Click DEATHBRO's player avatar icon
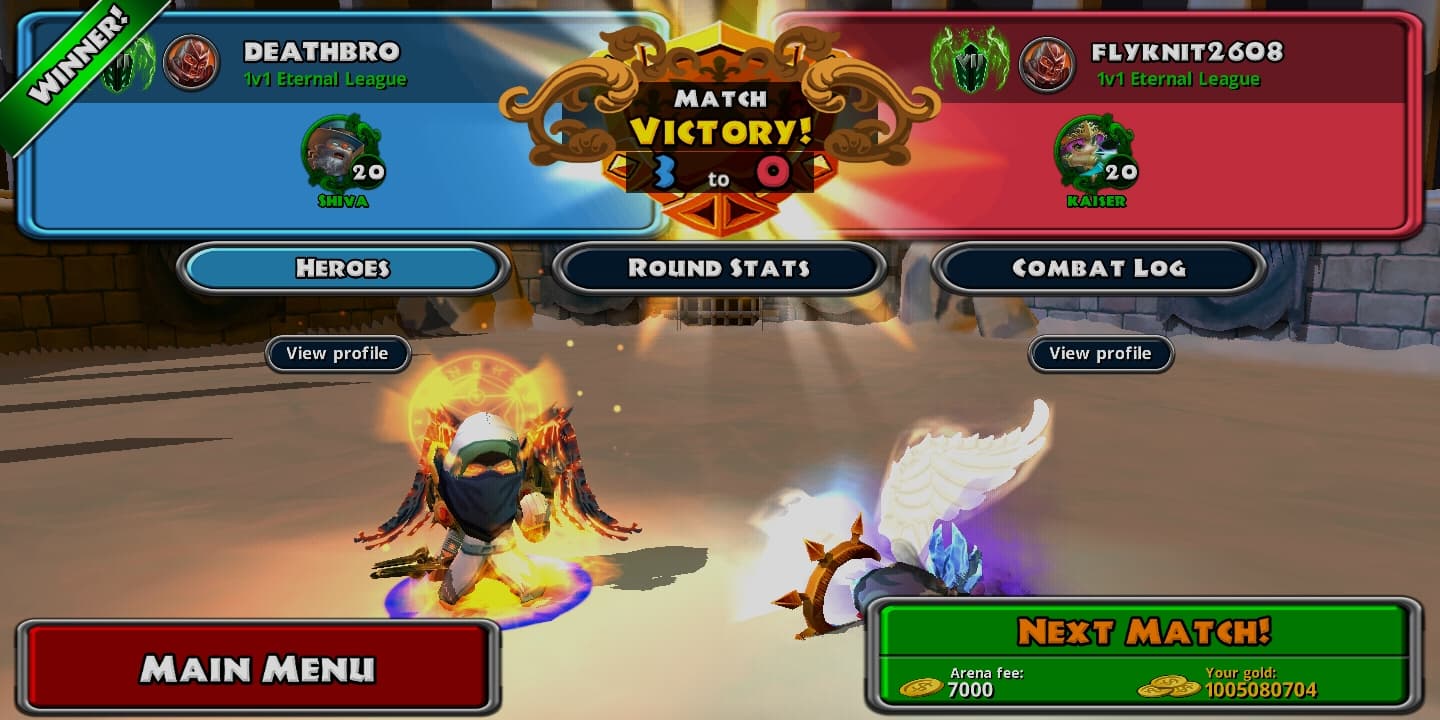This screenshot has width=1440, height=720. click(190, 63)
